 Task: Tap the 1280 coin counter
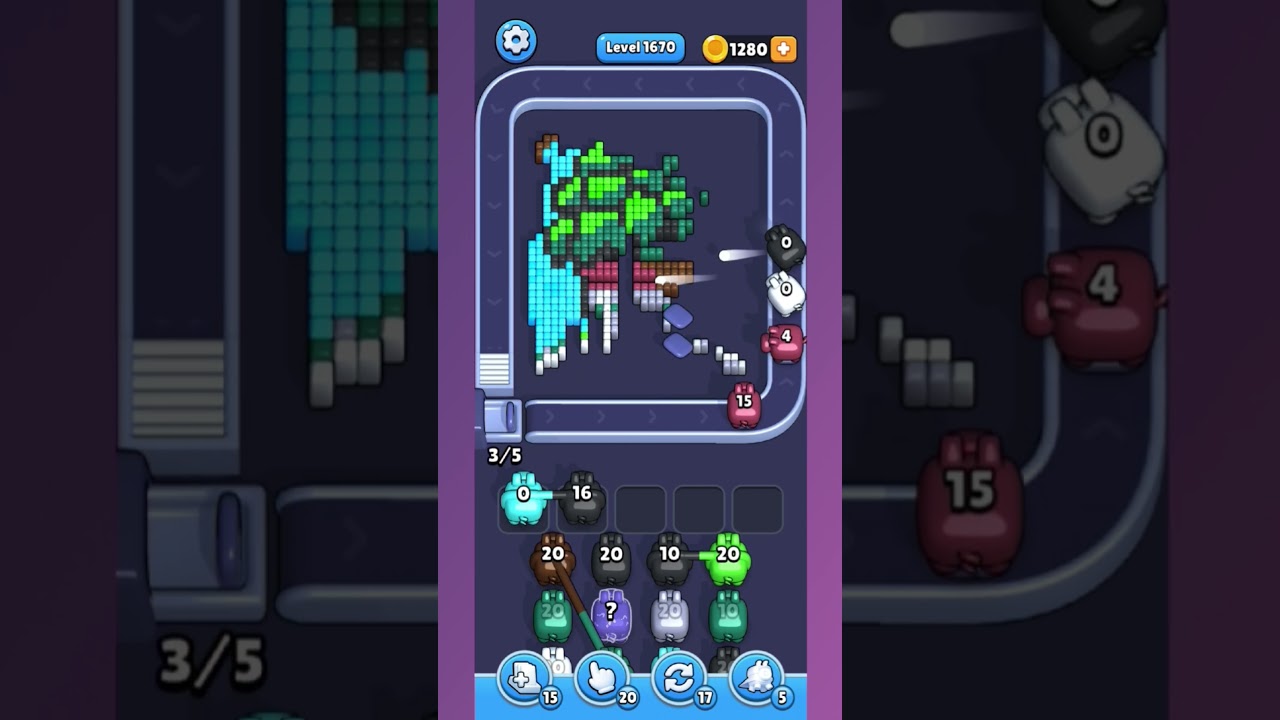[x=748, y=46]
